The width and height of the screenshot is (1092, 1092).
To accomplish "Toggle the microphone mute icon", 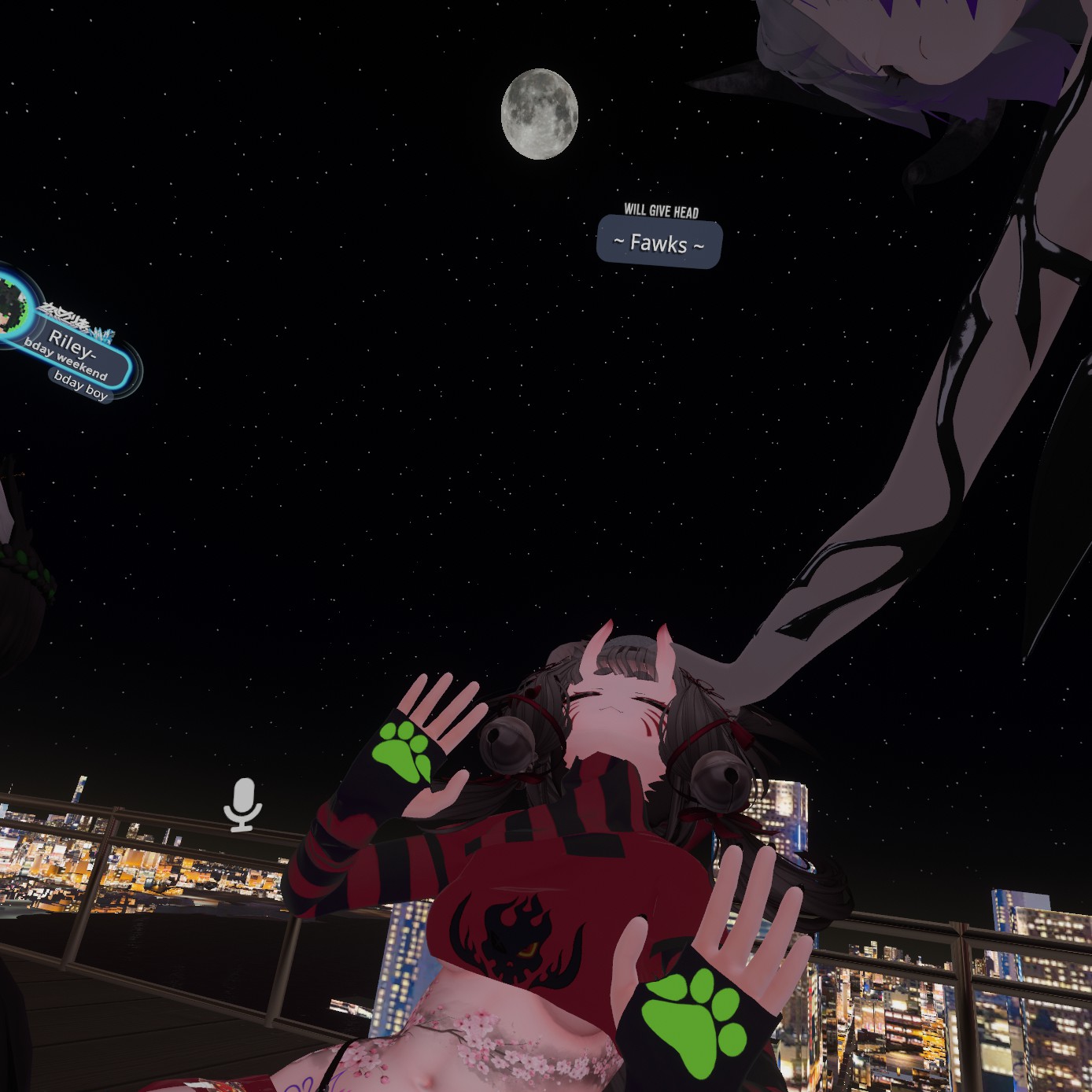I will click(x=243, y=804).
